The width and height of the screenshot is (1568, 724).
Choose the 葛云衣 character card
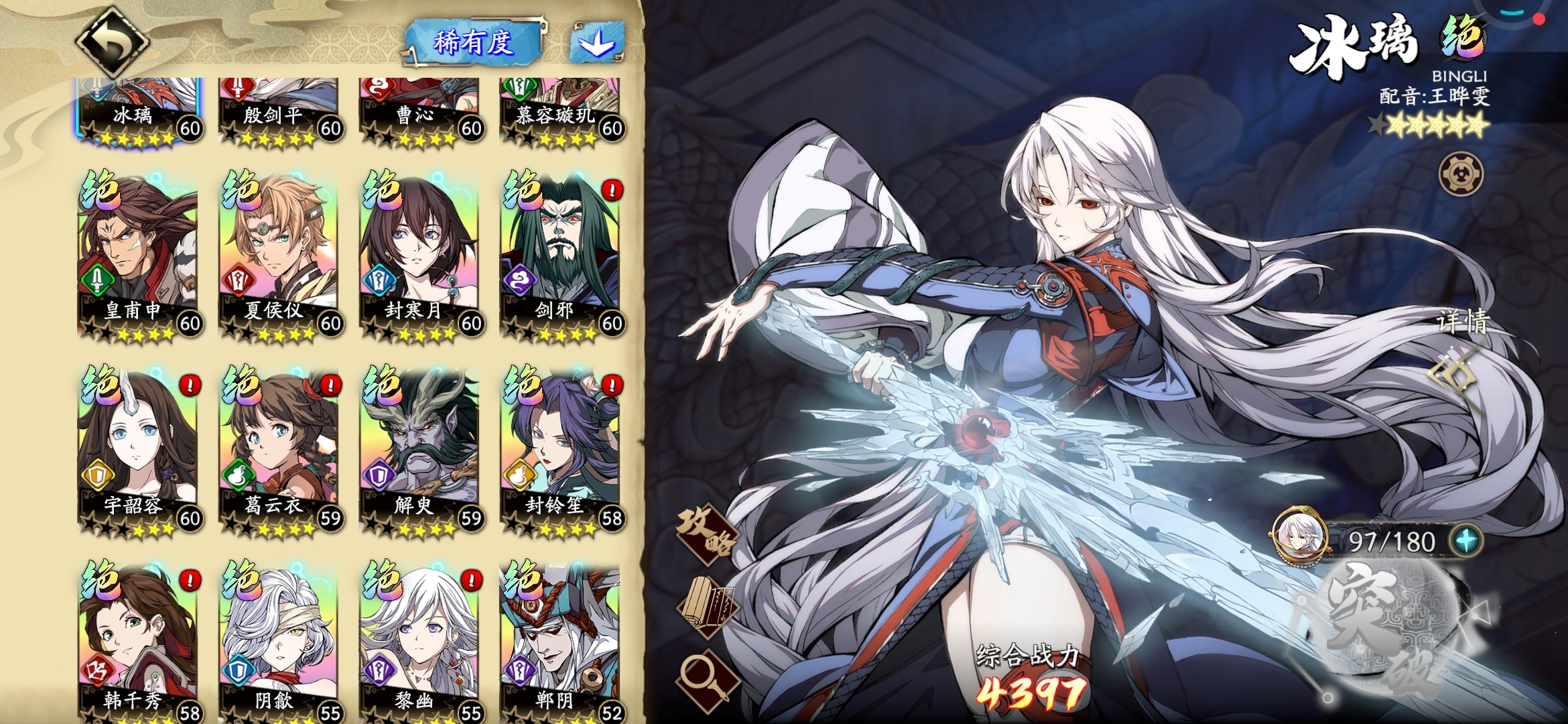pos(280,450)
